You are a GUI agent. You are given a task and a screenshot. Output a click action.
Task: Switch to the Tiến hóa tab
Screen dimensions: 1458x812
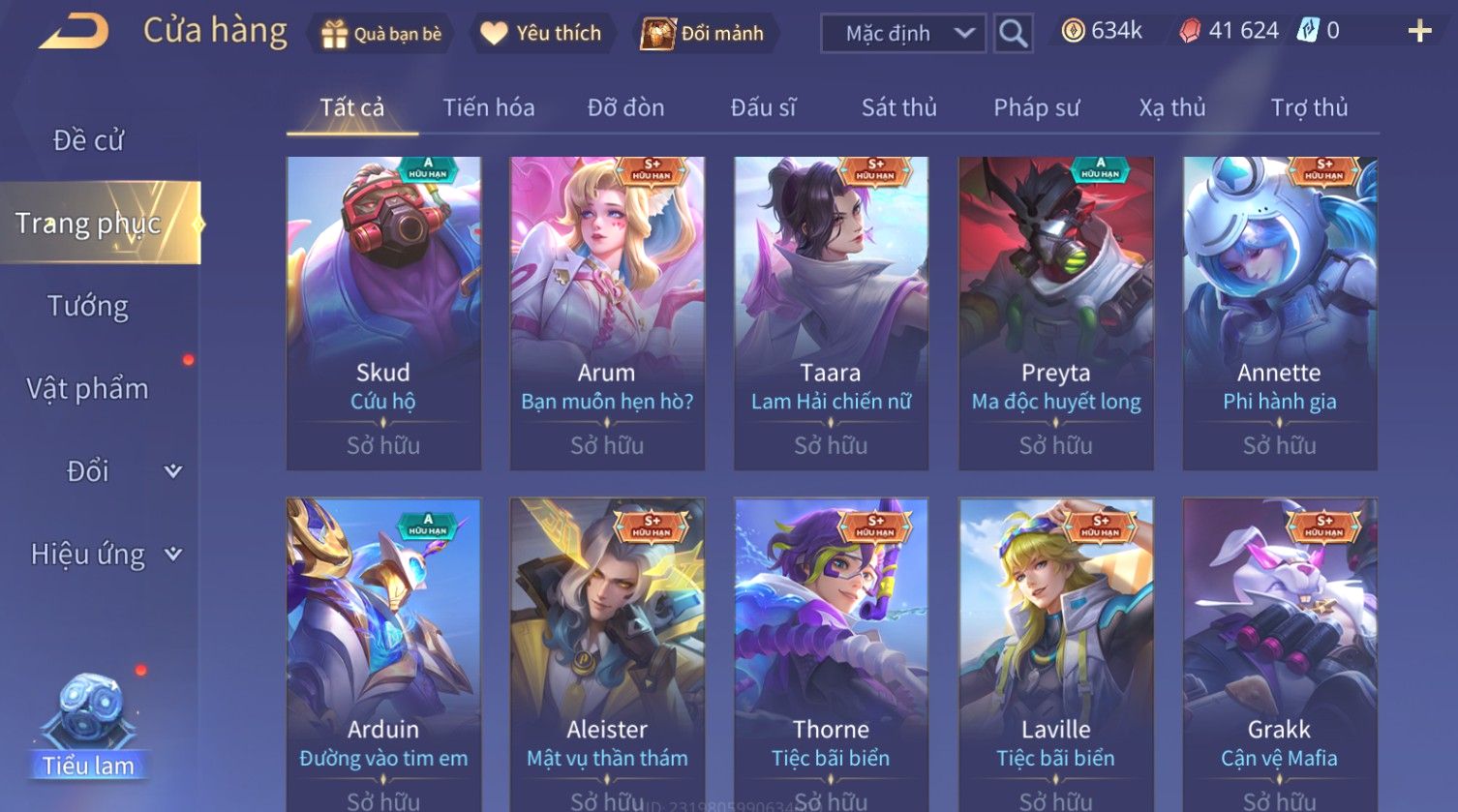[488, 107]
